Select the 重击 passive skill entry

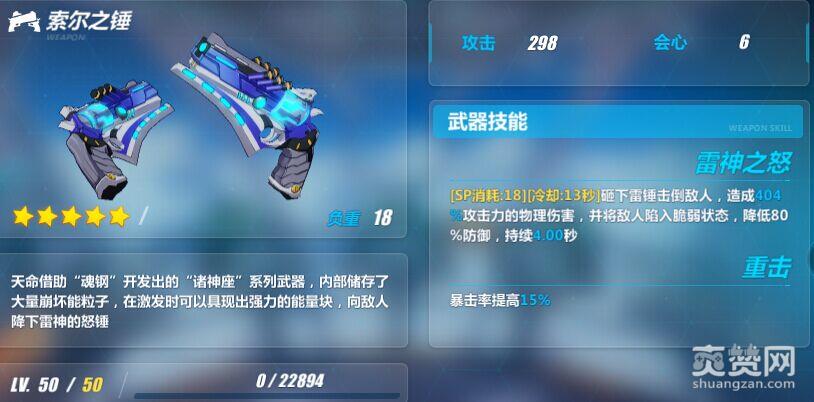point(766,267)
